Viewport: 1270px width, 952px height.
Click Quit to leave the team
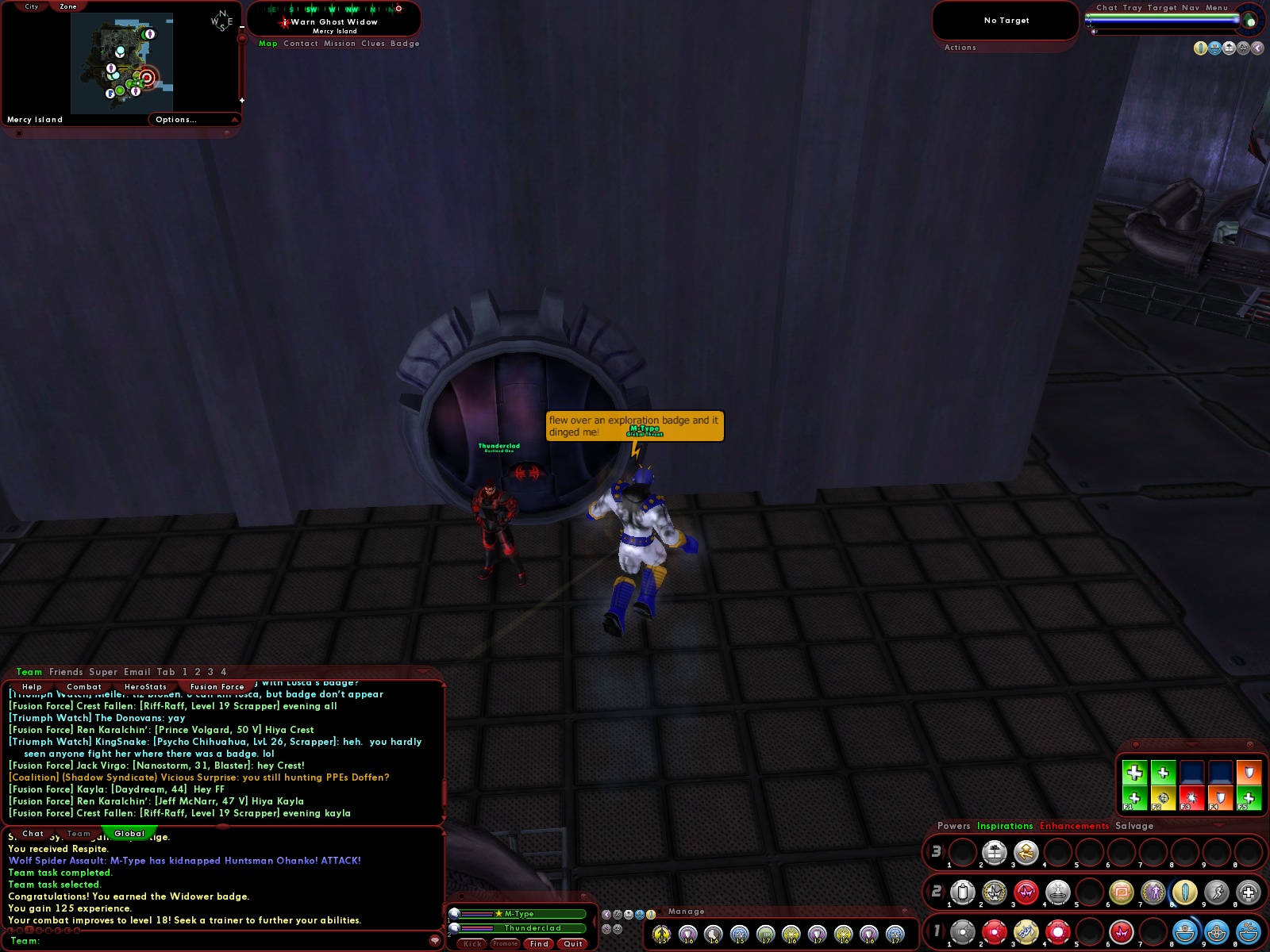(x=572, y=943)
